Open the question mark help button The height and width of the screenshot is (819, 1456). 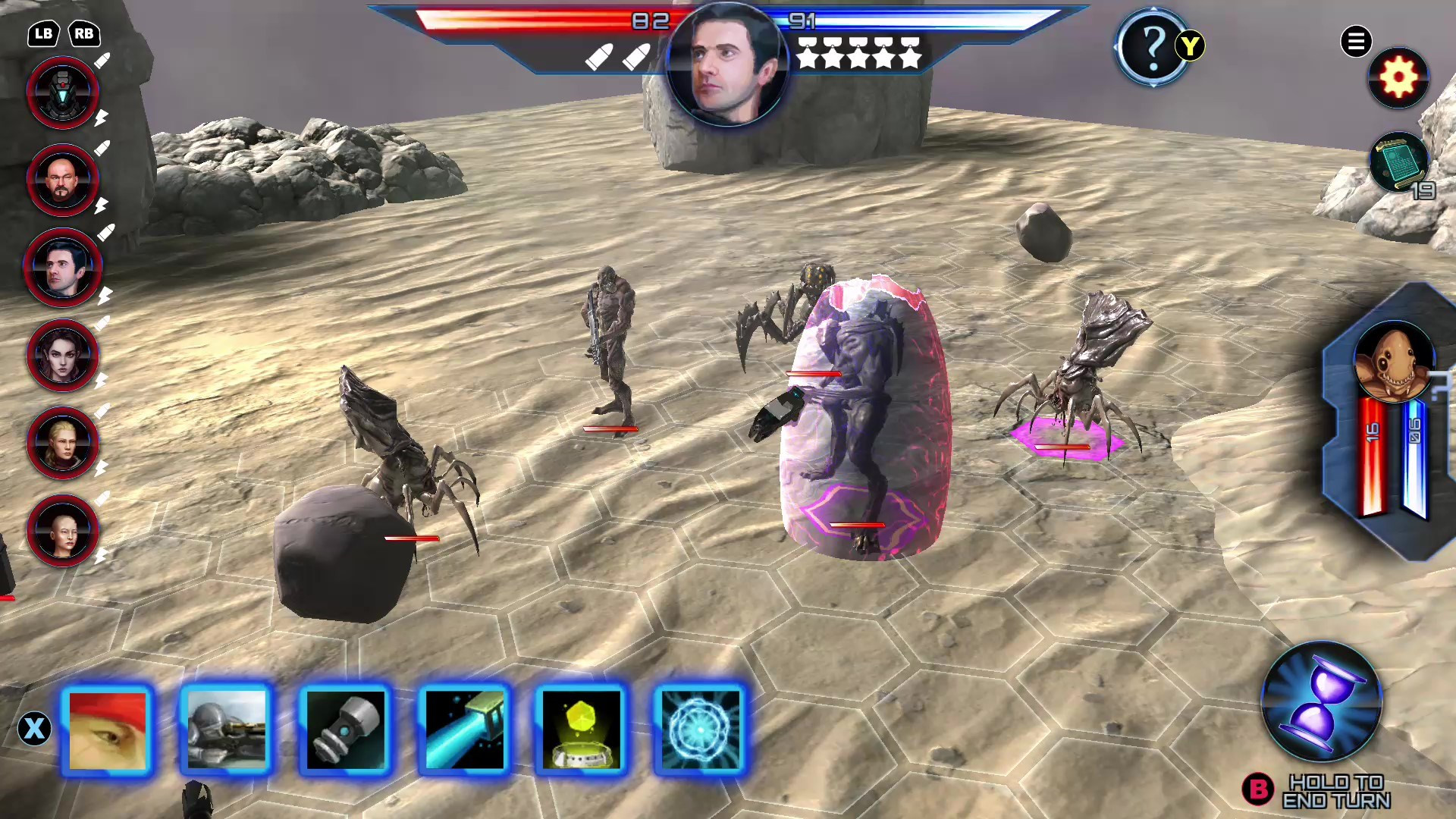tap(1152, 47)
